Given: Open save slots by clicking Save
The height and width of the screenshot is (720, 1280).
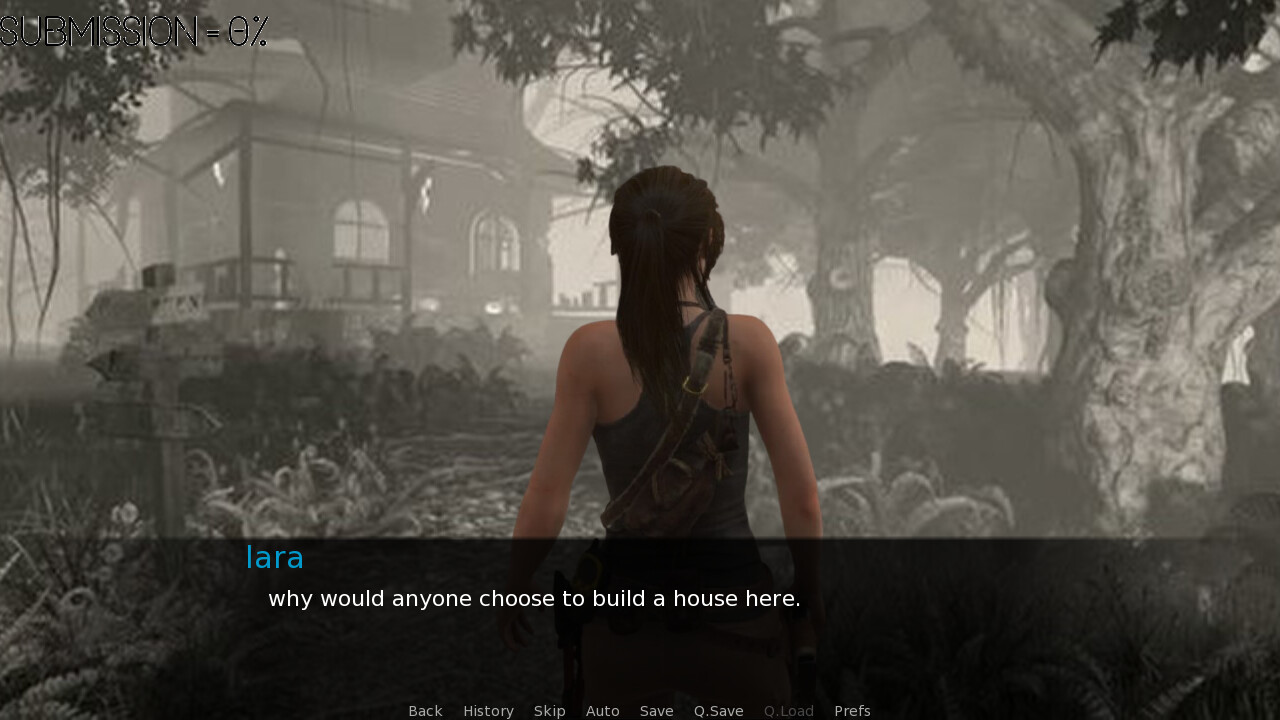Looking at the screenshot, I should 656,710.
